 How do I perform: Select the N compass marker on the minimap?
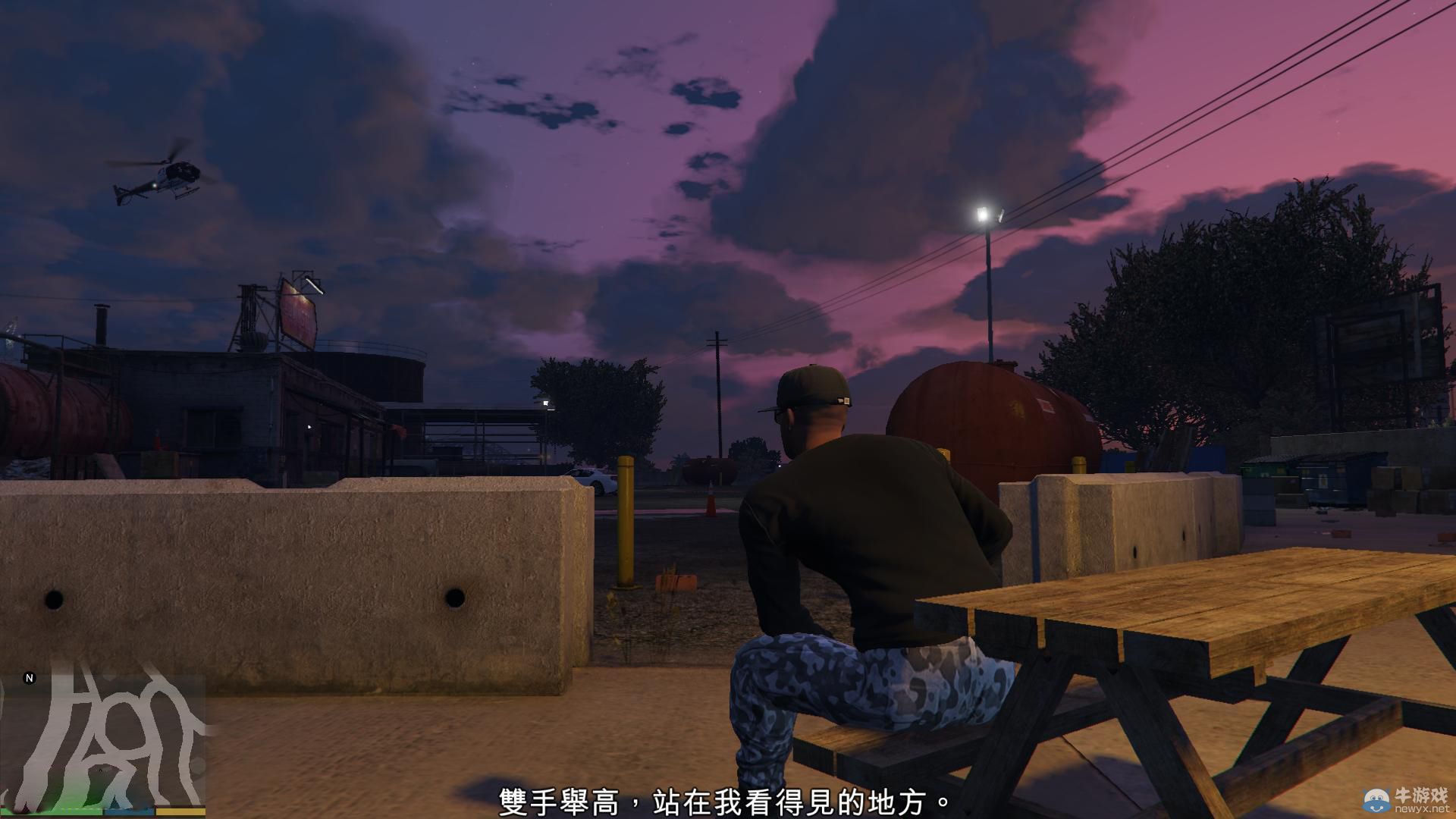pos(30,677)
